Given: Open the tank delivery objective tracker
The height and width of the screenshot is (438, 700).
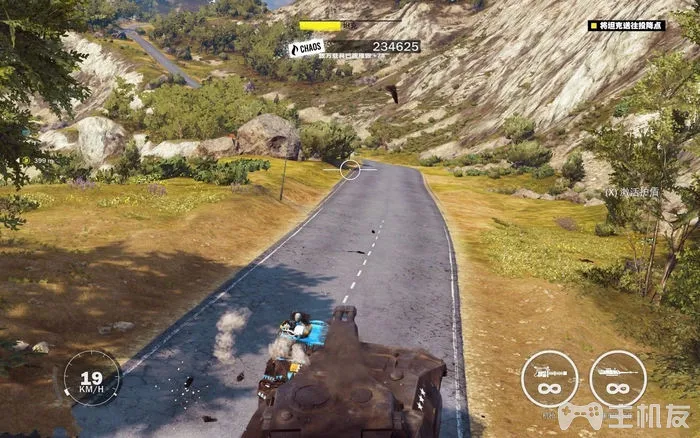Looking at the screenshot, I should (x=626, y=25).
